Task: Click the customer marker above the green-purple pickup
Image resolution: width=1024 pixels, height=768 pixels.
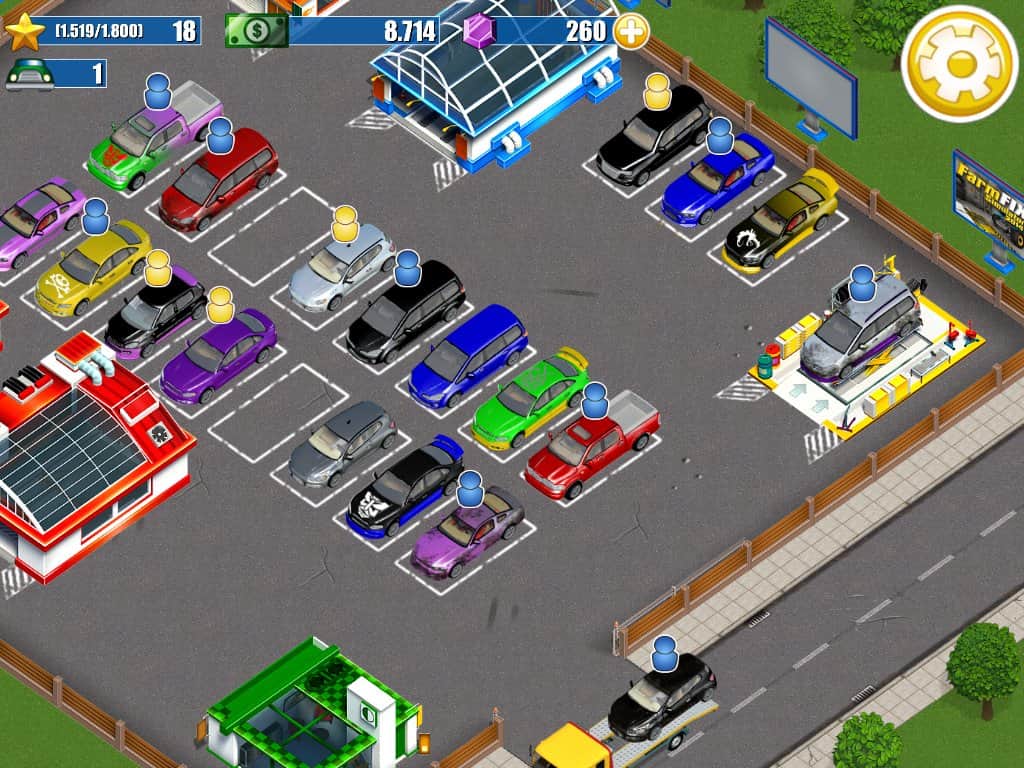Action: (158, 91)
